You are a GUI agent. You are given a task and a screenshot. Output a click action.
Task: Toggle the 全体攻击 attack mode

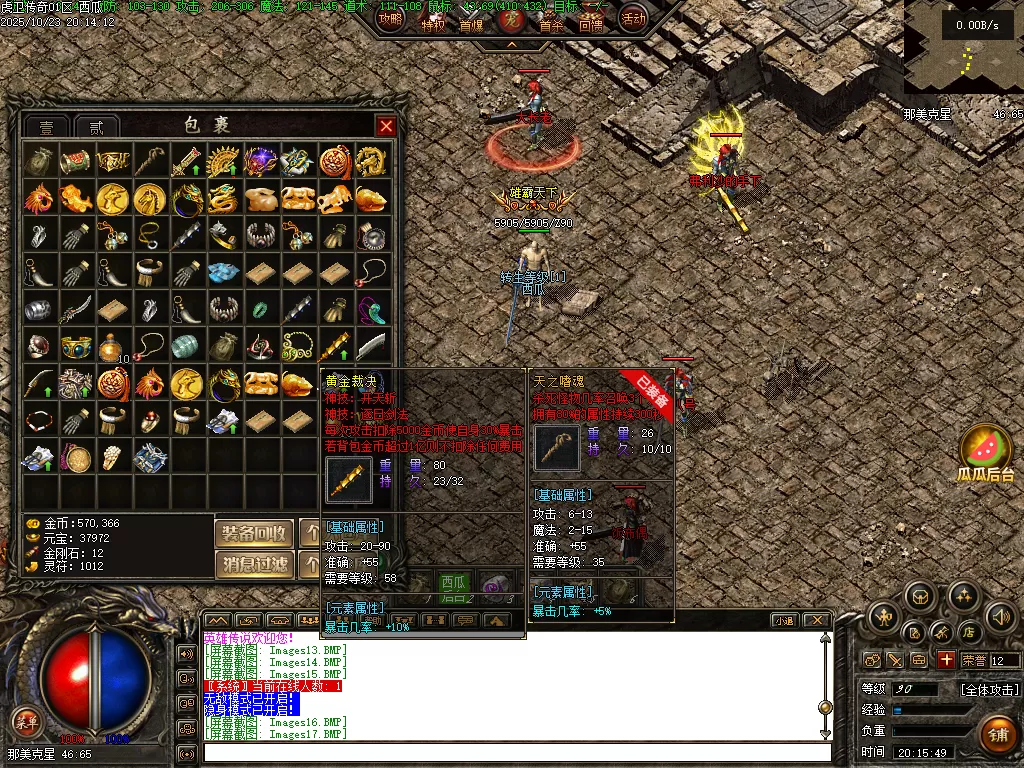click(989, 689)
